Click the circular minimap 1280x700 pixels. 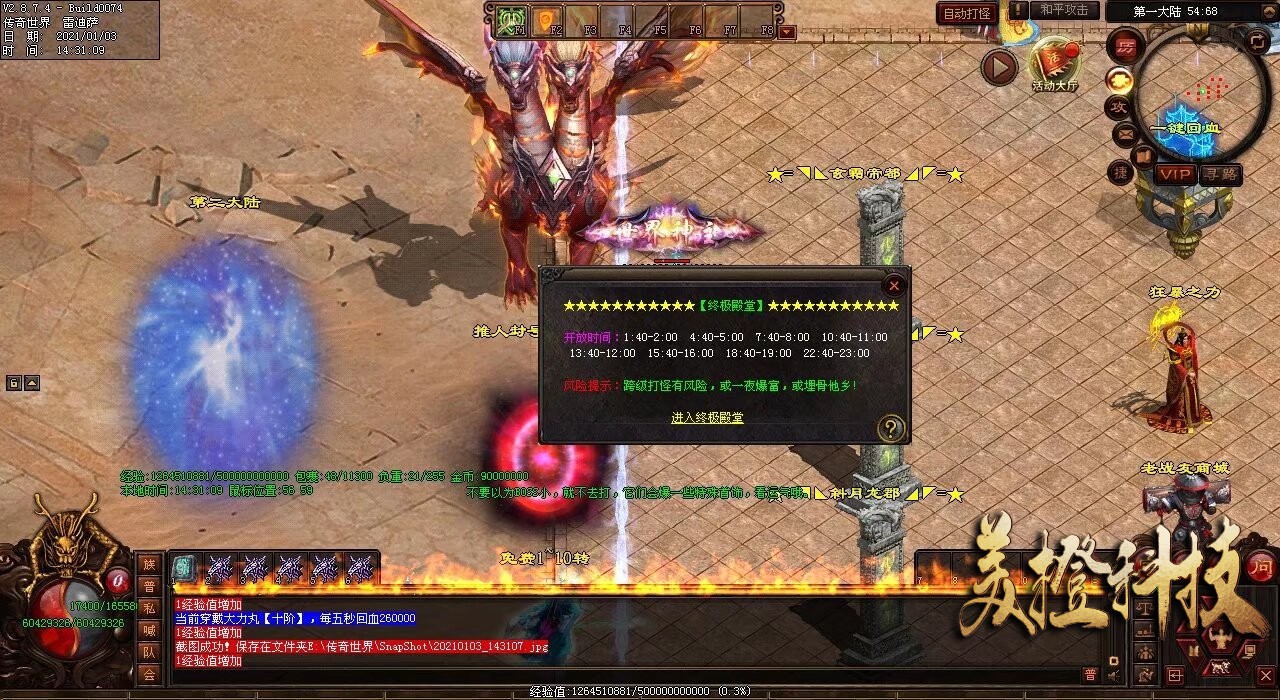point(1201,92)
